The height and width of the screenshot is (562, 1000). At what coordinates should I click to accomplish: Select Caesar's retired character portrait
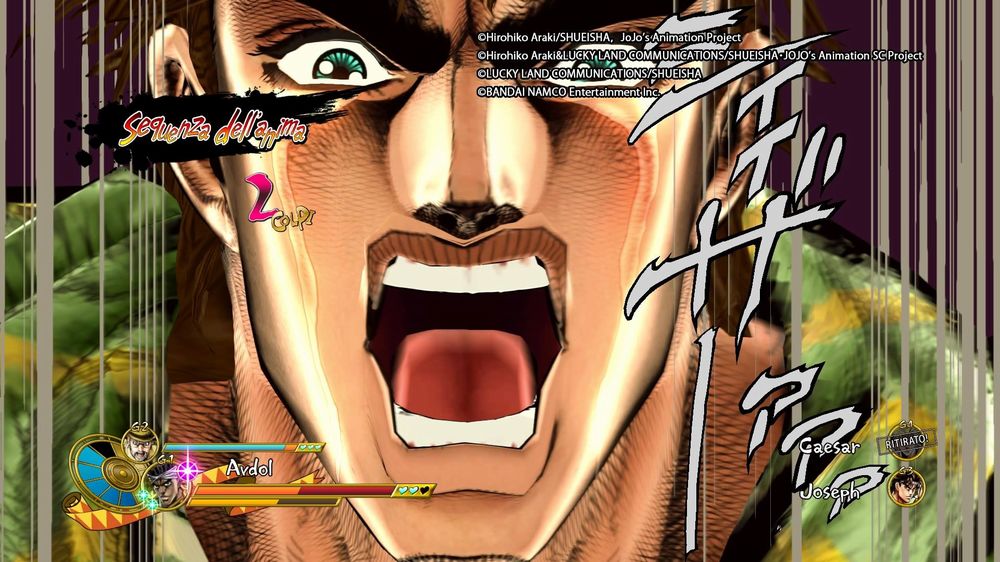click(x=904, y=444)
